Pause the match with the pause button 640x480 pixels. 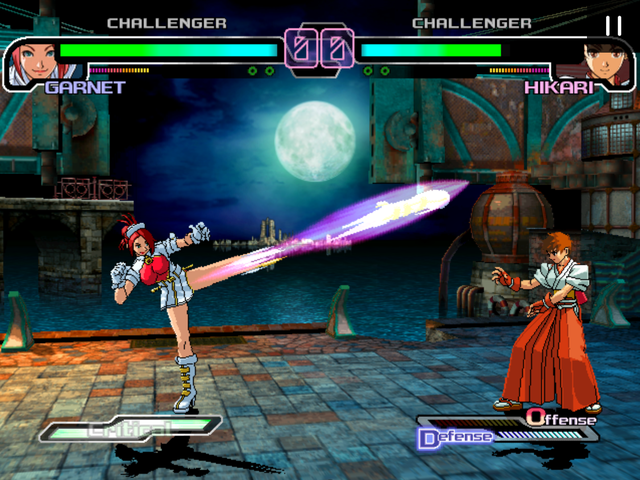pyautogui.click(x=613, y=25)
